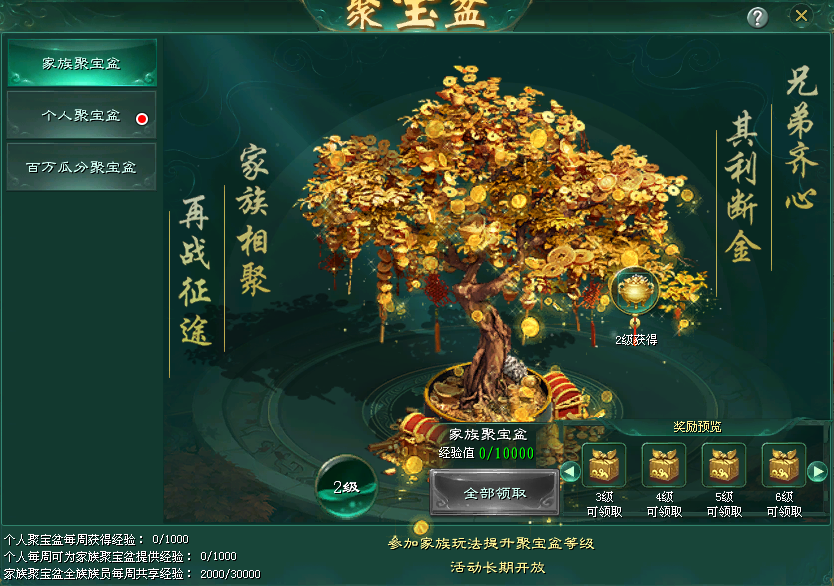Show previous rewards with the left arrow
Screen dimensions: 834x586
569,471
